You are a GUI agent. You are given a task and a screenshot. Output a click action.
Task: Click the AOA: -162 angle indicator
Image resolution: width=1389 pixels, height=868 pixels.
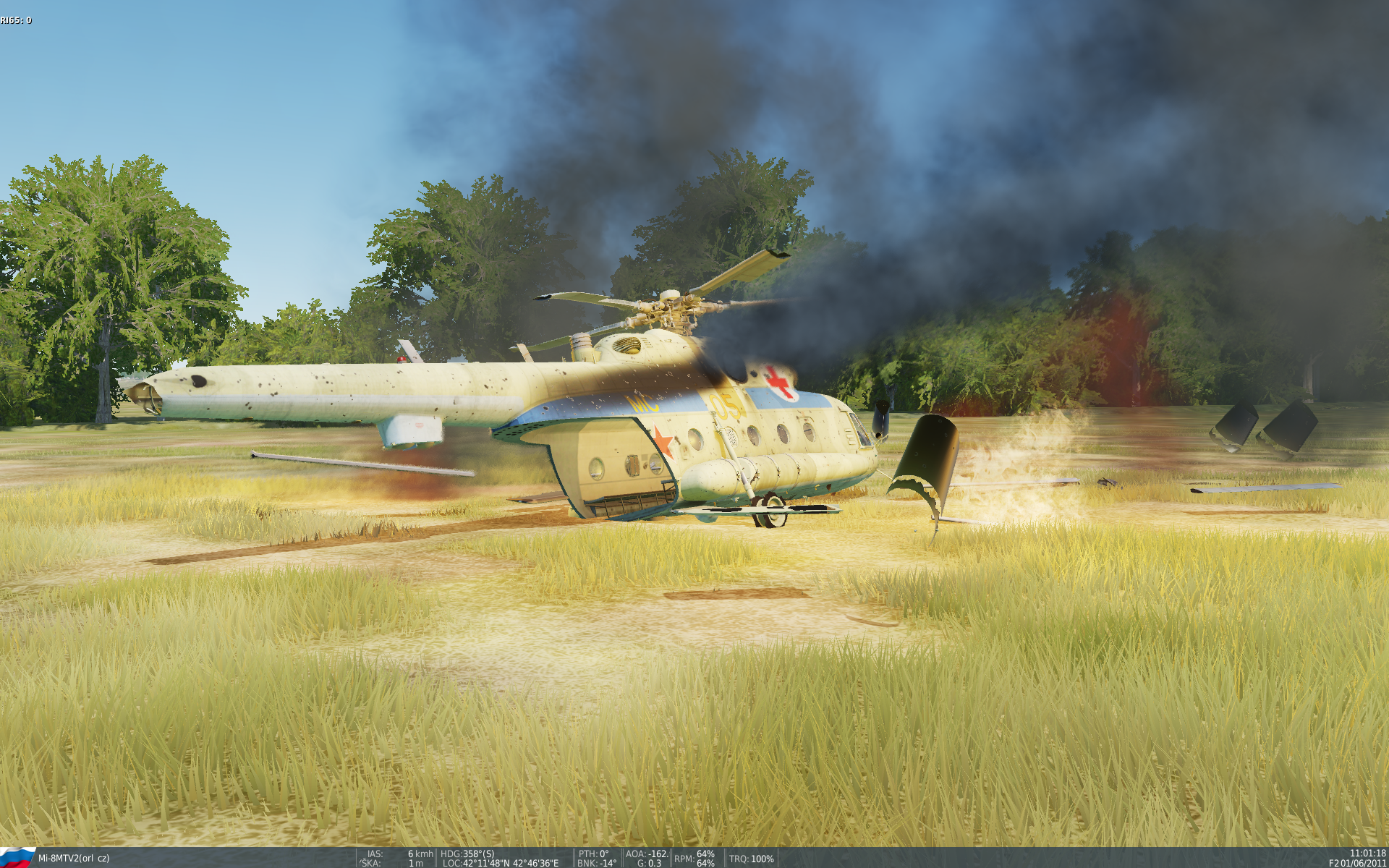(646, 854)
